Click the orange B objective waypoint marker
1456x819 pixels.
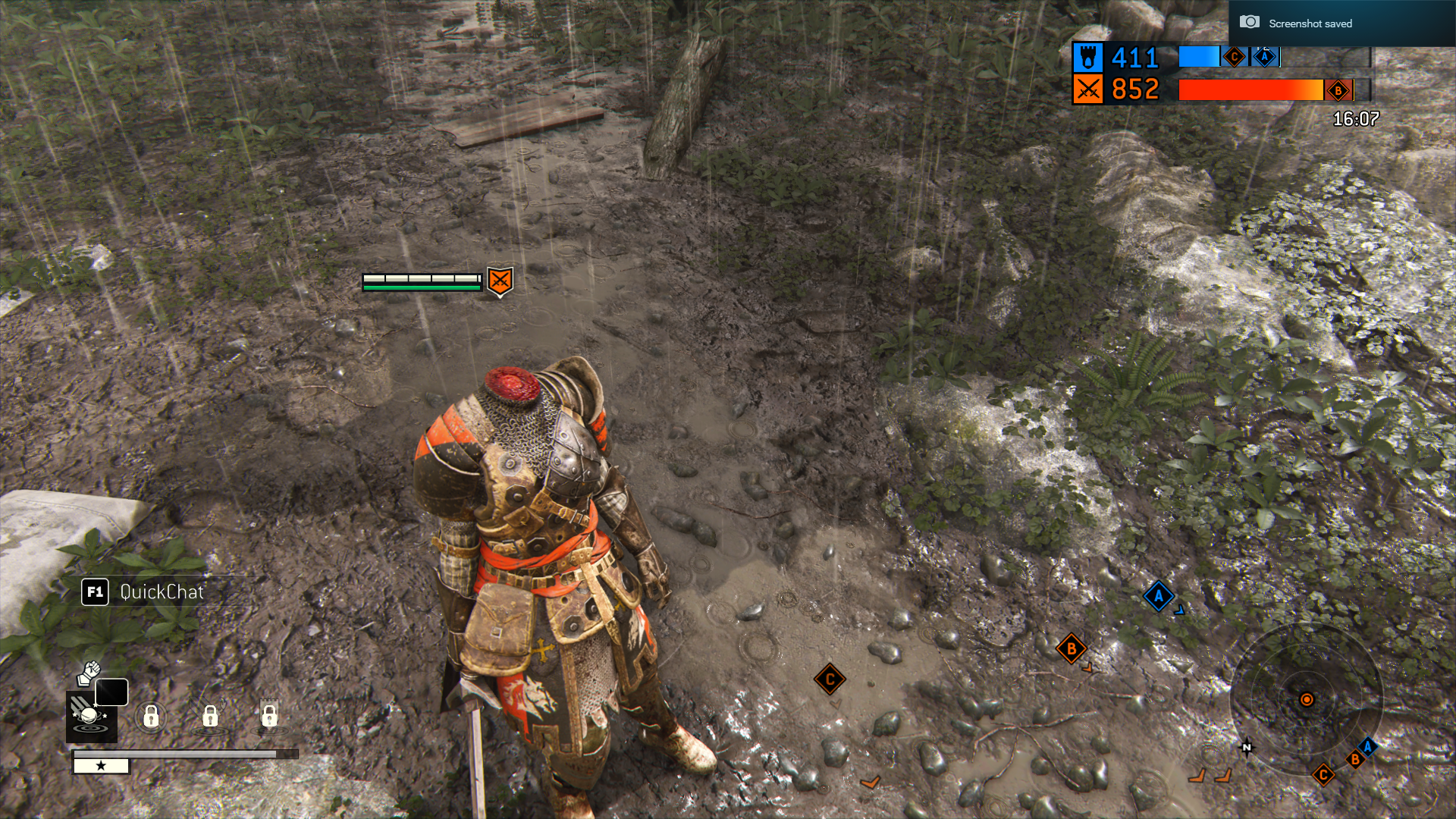click(1072, 648)
